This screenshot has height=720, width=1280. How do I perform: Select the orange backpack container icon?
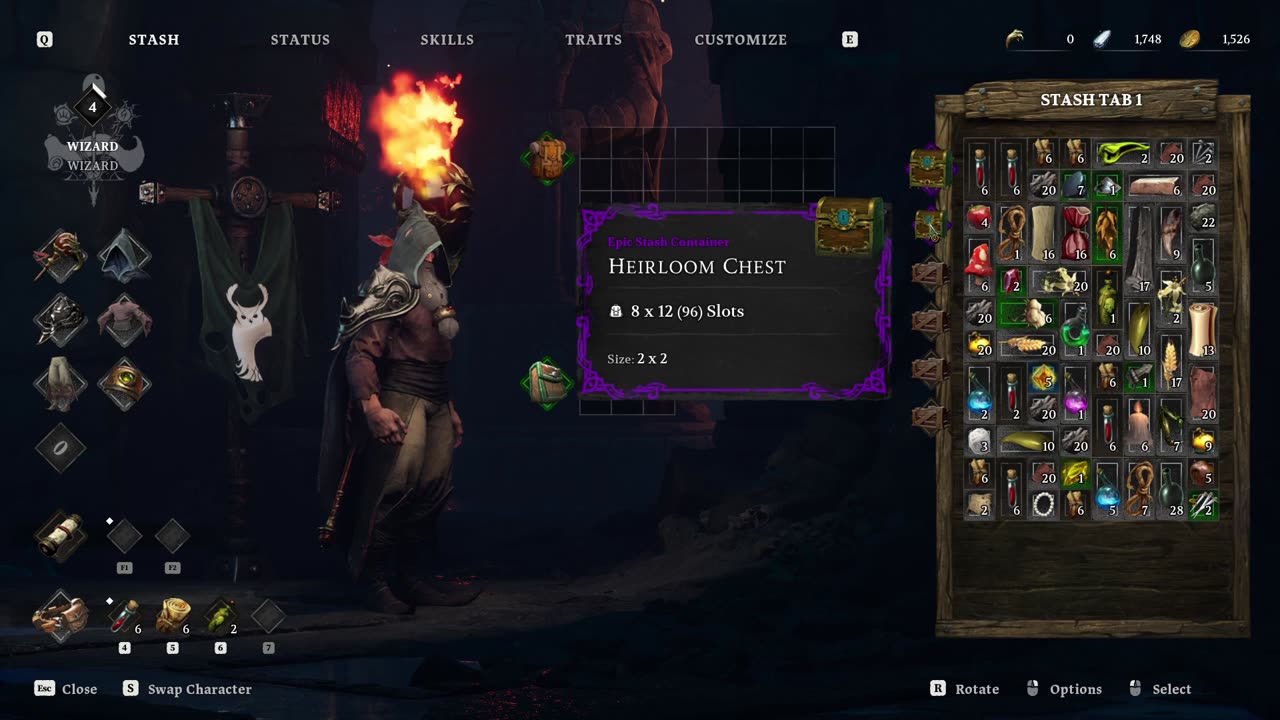pos(547,158)
